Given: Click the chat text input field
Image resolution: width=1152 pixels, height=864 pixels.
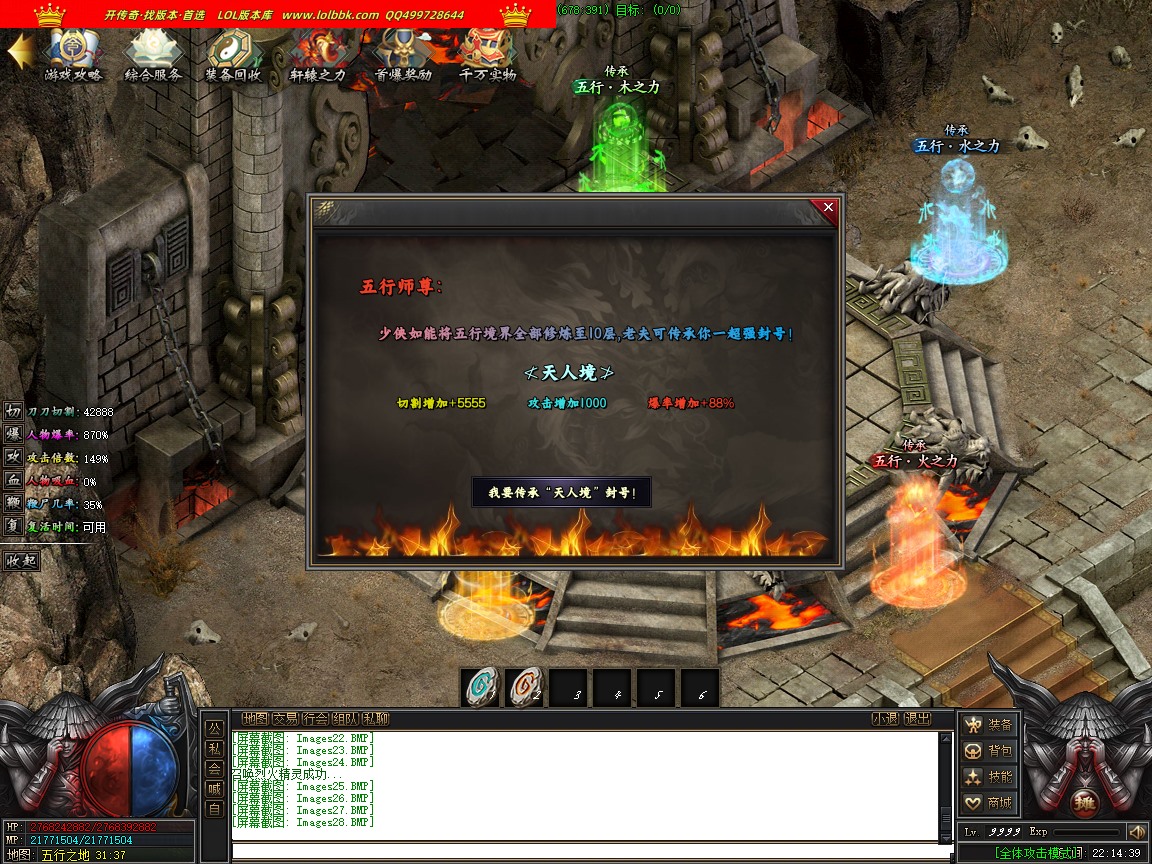Looking at the screenshot, I should point(590,852).
